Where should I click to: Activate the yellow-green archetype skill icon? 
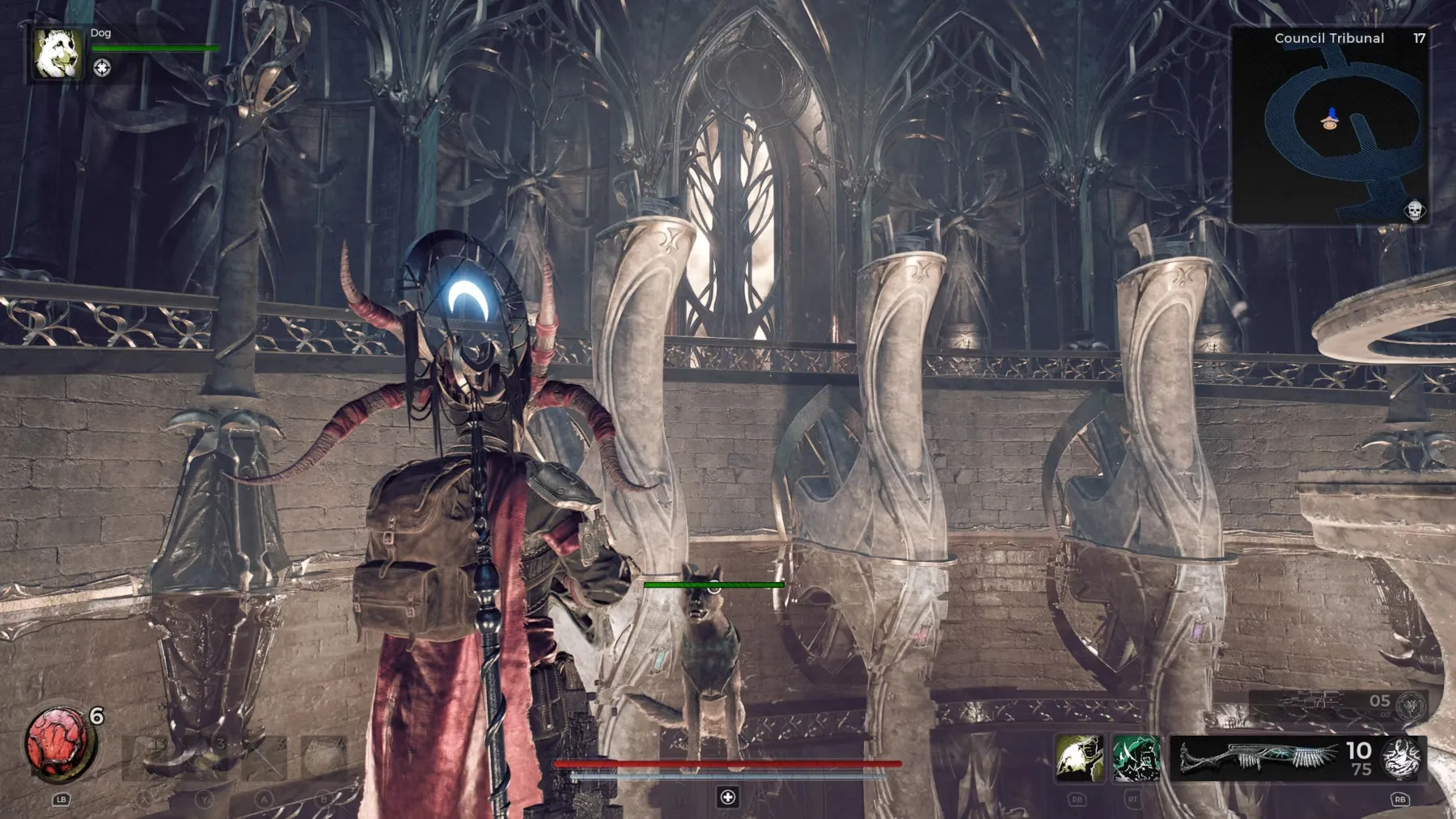point(1079,758)
